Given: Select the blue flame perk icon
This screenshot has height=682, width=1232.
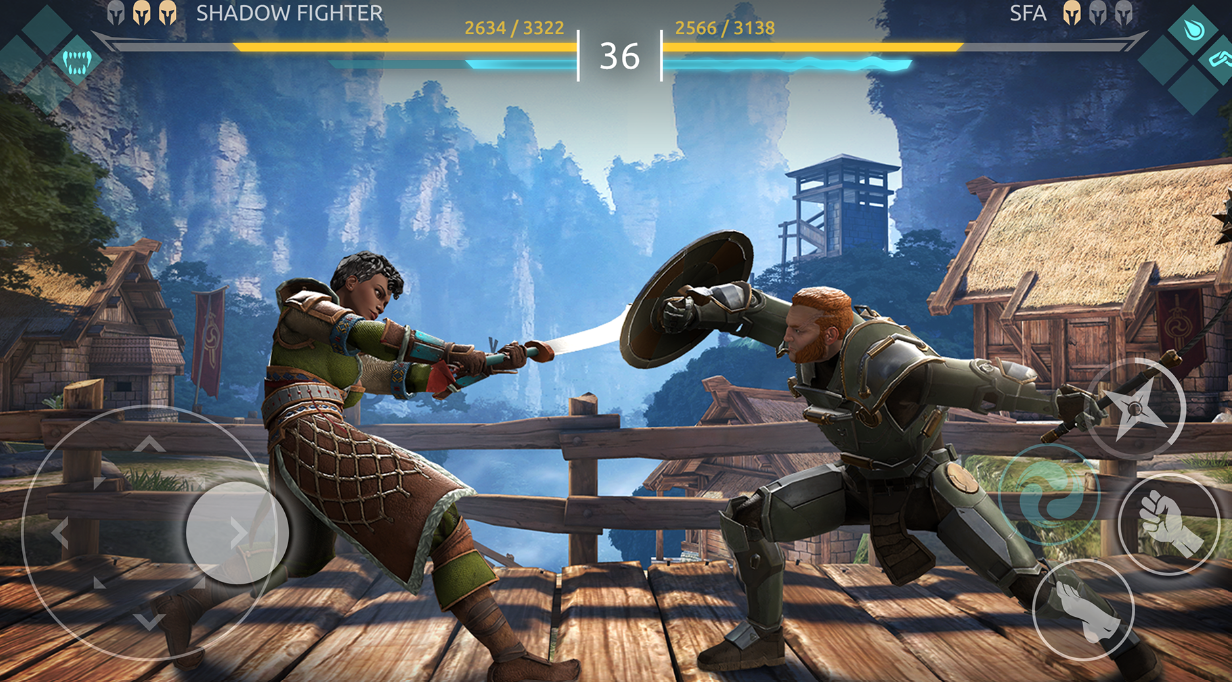Looking at the screenshot, I should click(x=1192, y=30).
